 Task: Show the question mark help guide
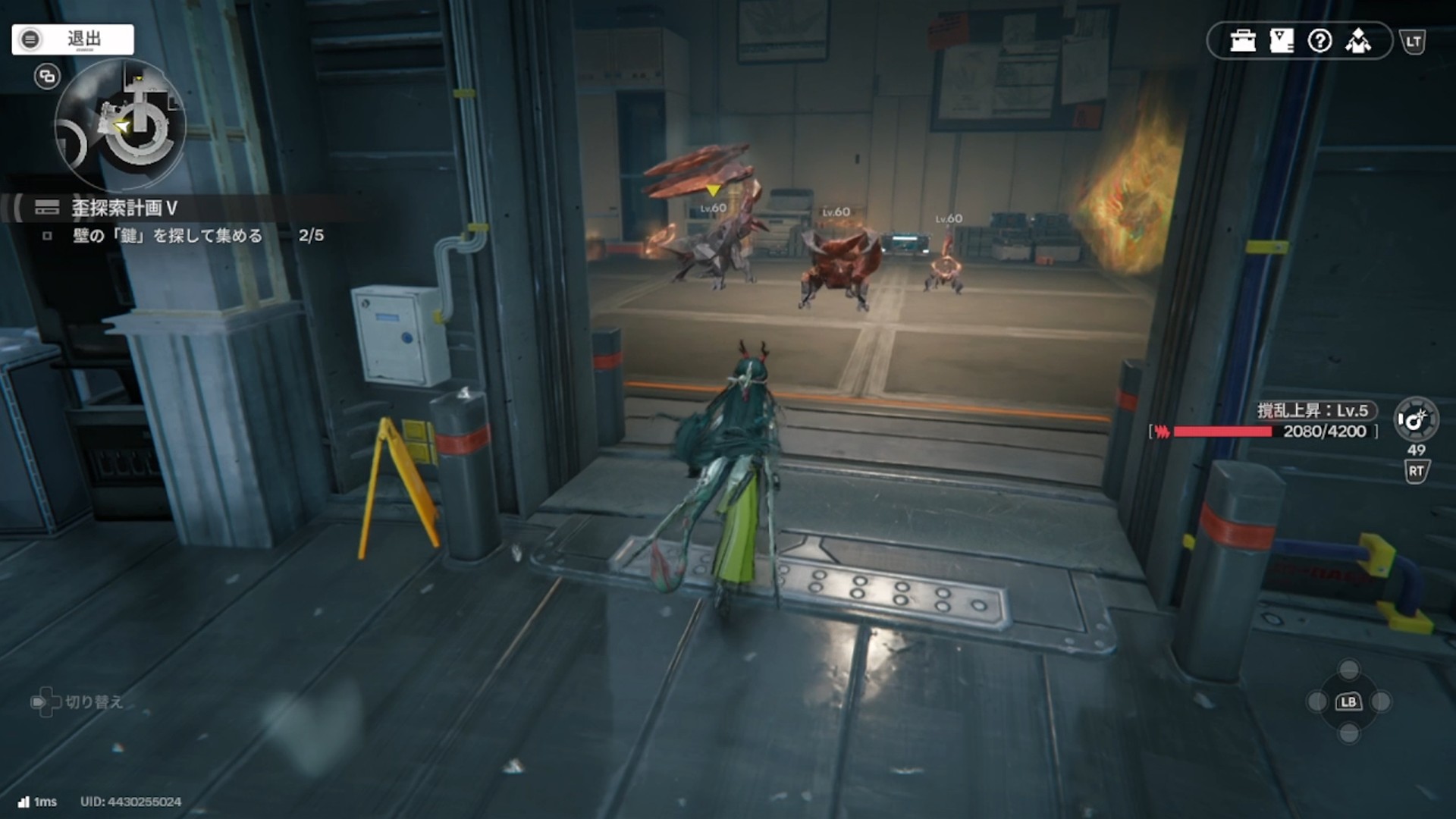pos(1319,41)
